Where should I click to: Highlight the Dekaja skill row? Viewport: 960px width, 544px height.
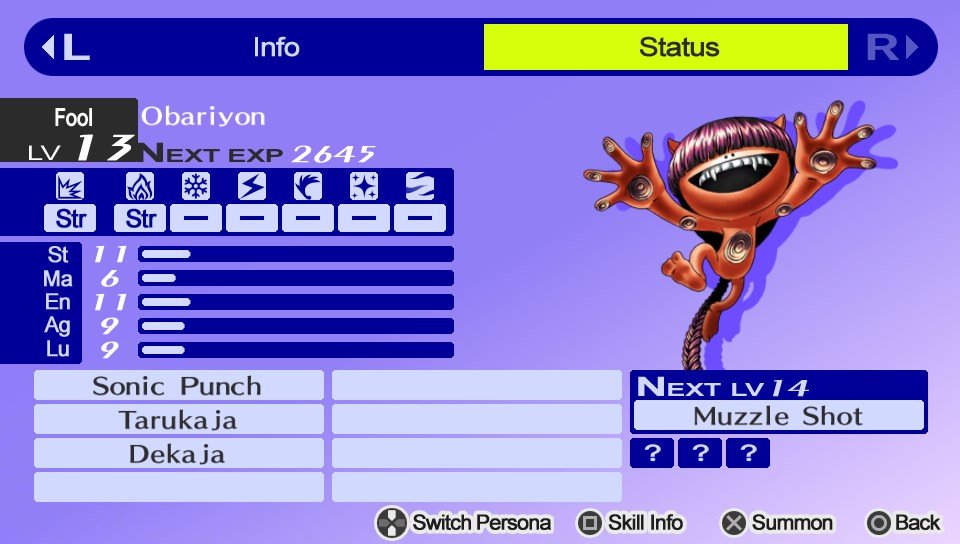pos(178,454)
